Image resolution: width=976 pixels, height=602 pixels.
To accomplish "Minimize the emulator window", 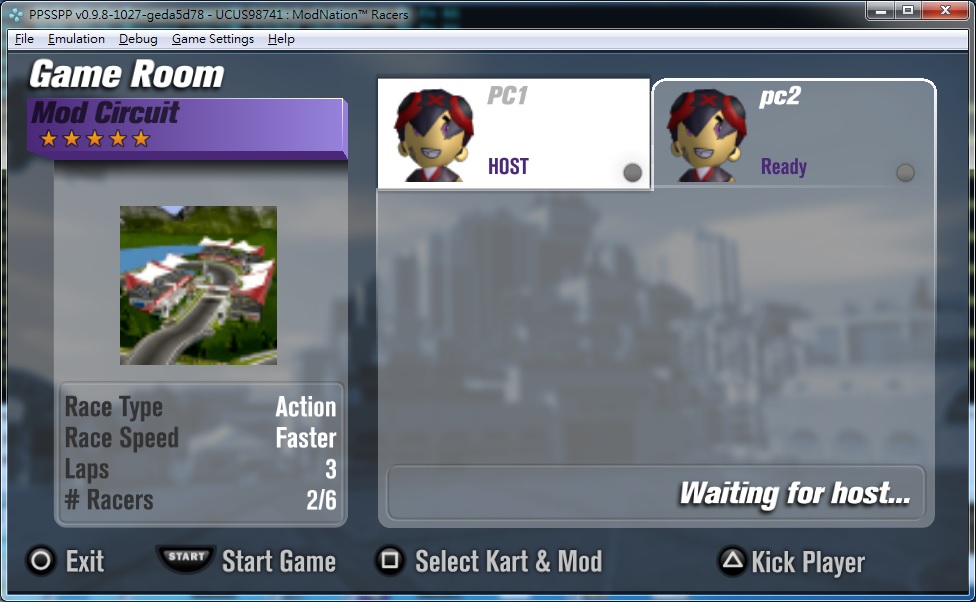I will click(x=881, y=10).
